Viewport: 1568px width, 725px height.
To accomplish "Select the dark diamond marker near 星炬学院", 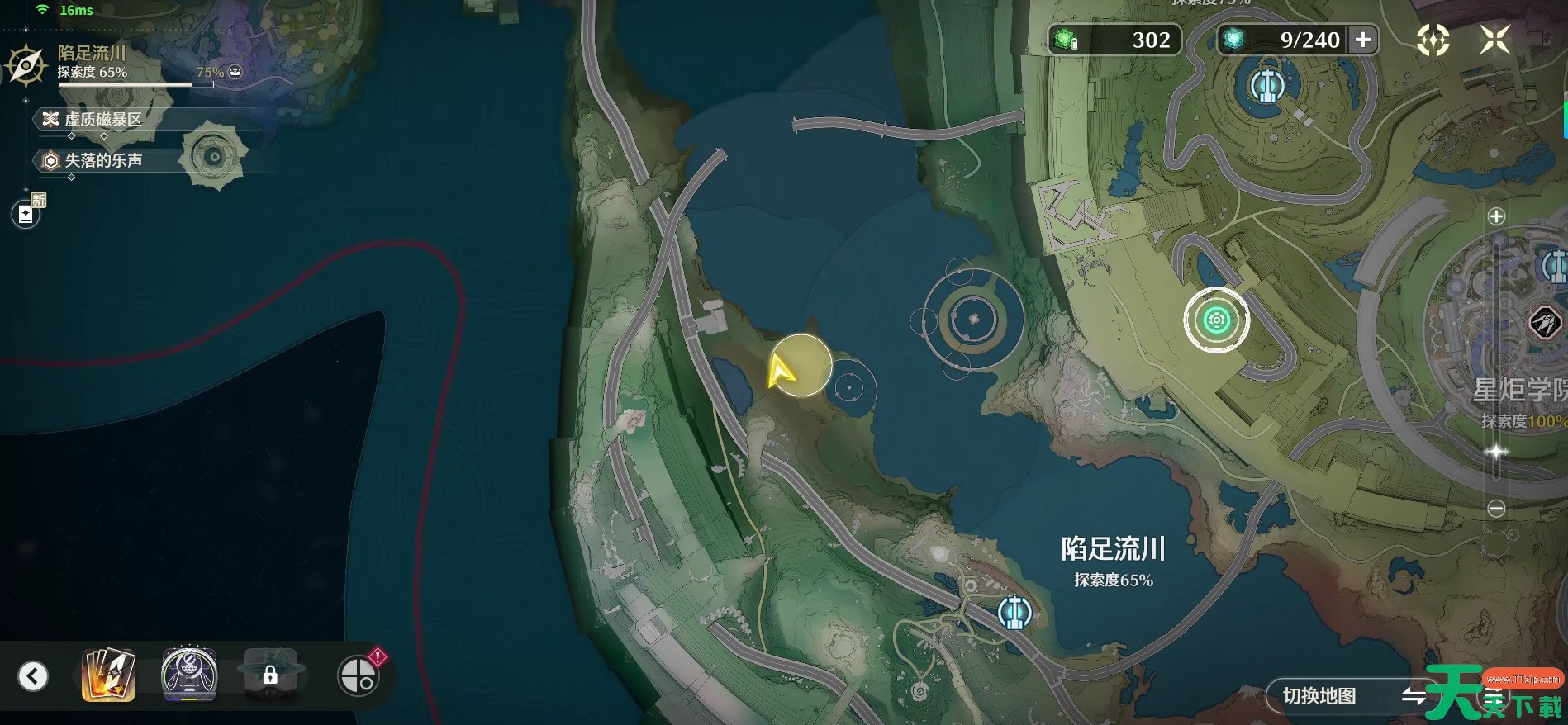I will 1544,321.
